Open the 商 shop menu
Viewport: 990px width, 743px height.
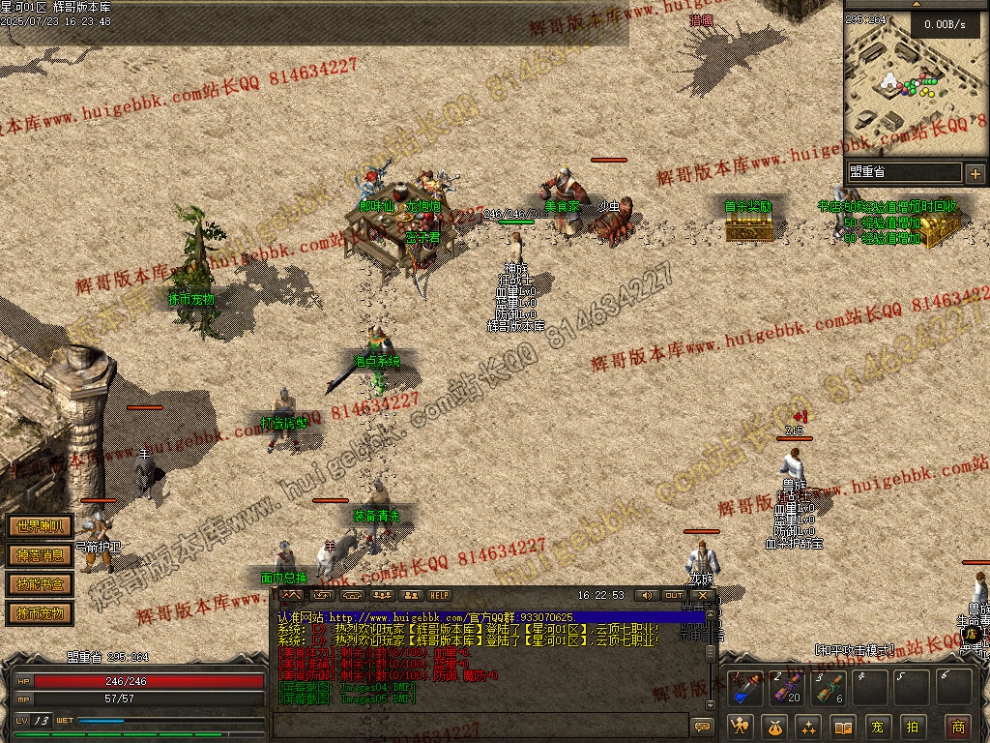point(957,727)
